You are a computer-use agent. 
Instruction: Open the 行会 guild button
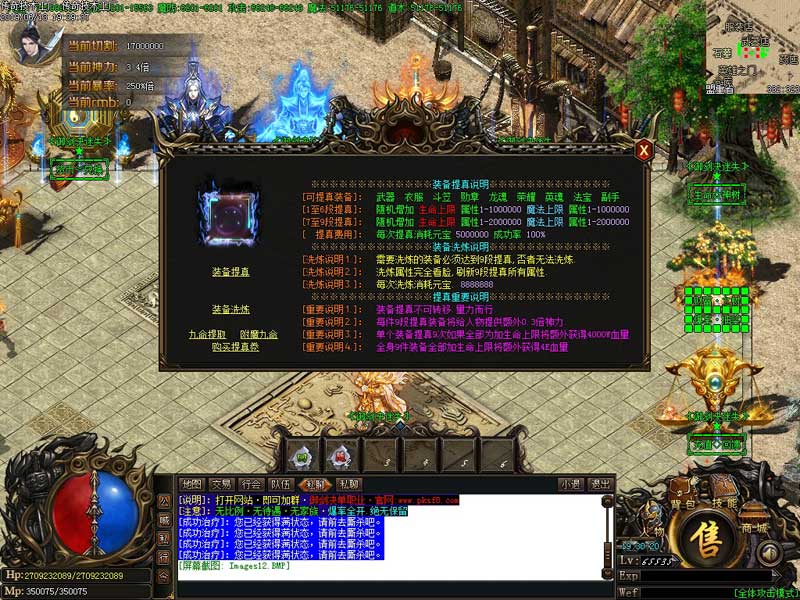253,484
